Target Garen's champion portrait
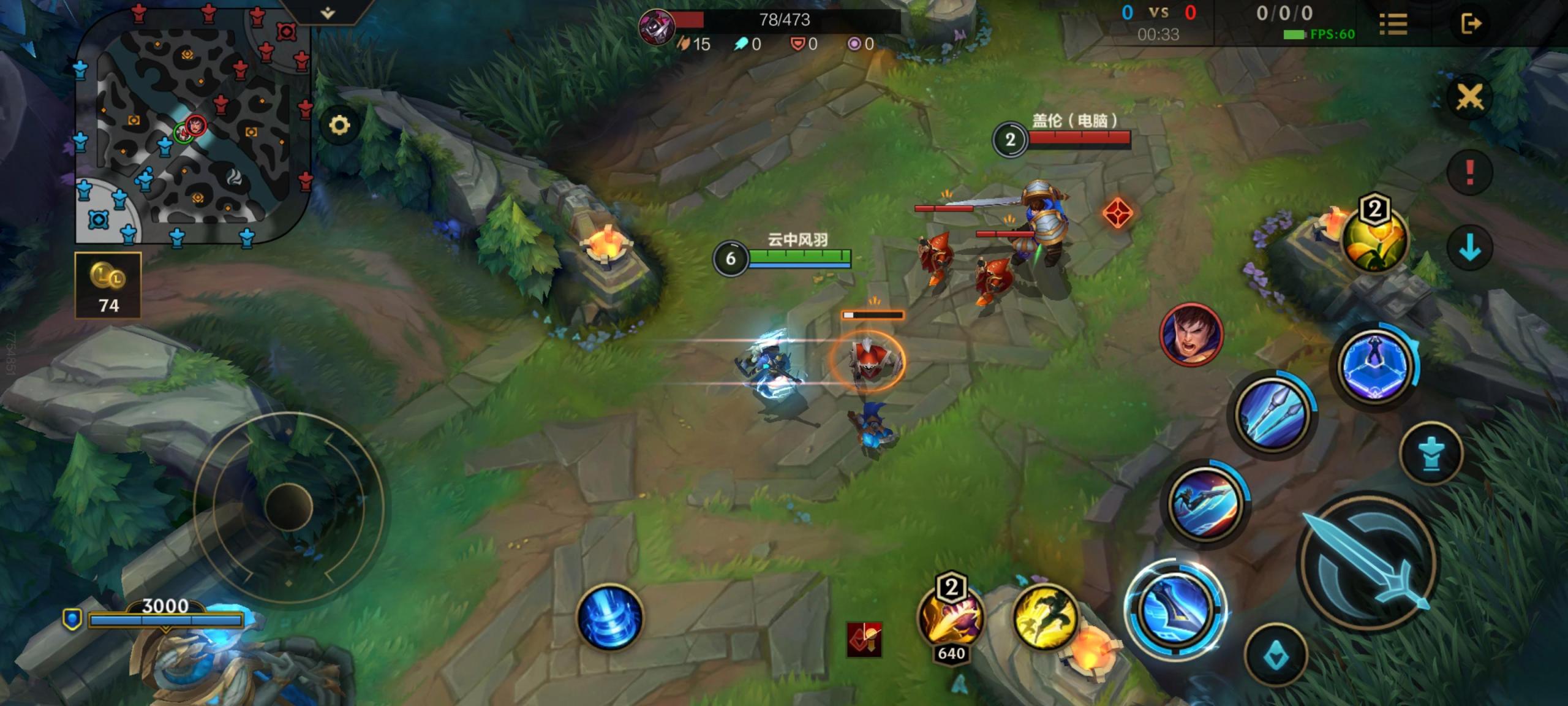The image size is (1568, 706). [1191, 335]
